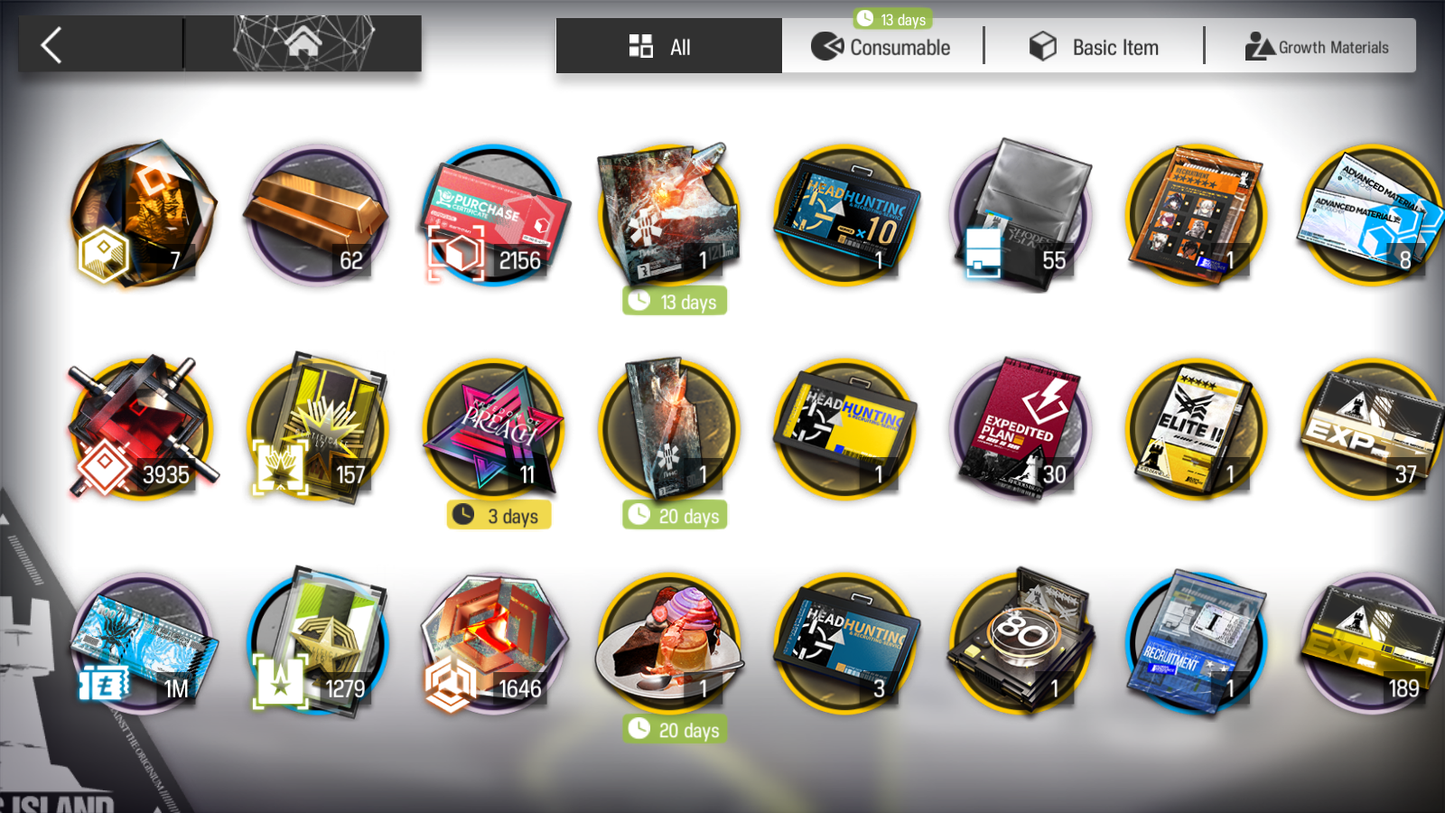Select the level 80 chip item
Image resolution: width=1445 pixels, height=813 pixels.
(1020, 643)
